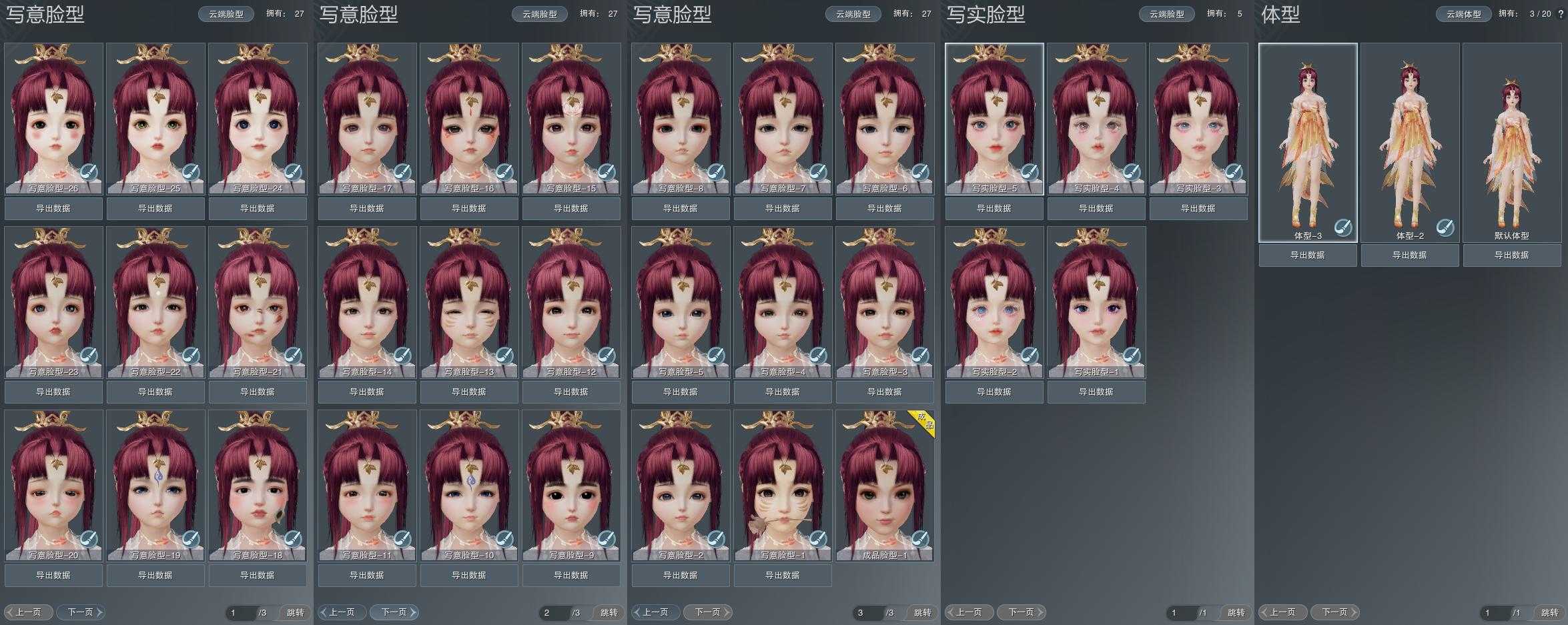Export data for 体型-3

pyautogui.click(x=1308, y=255)
